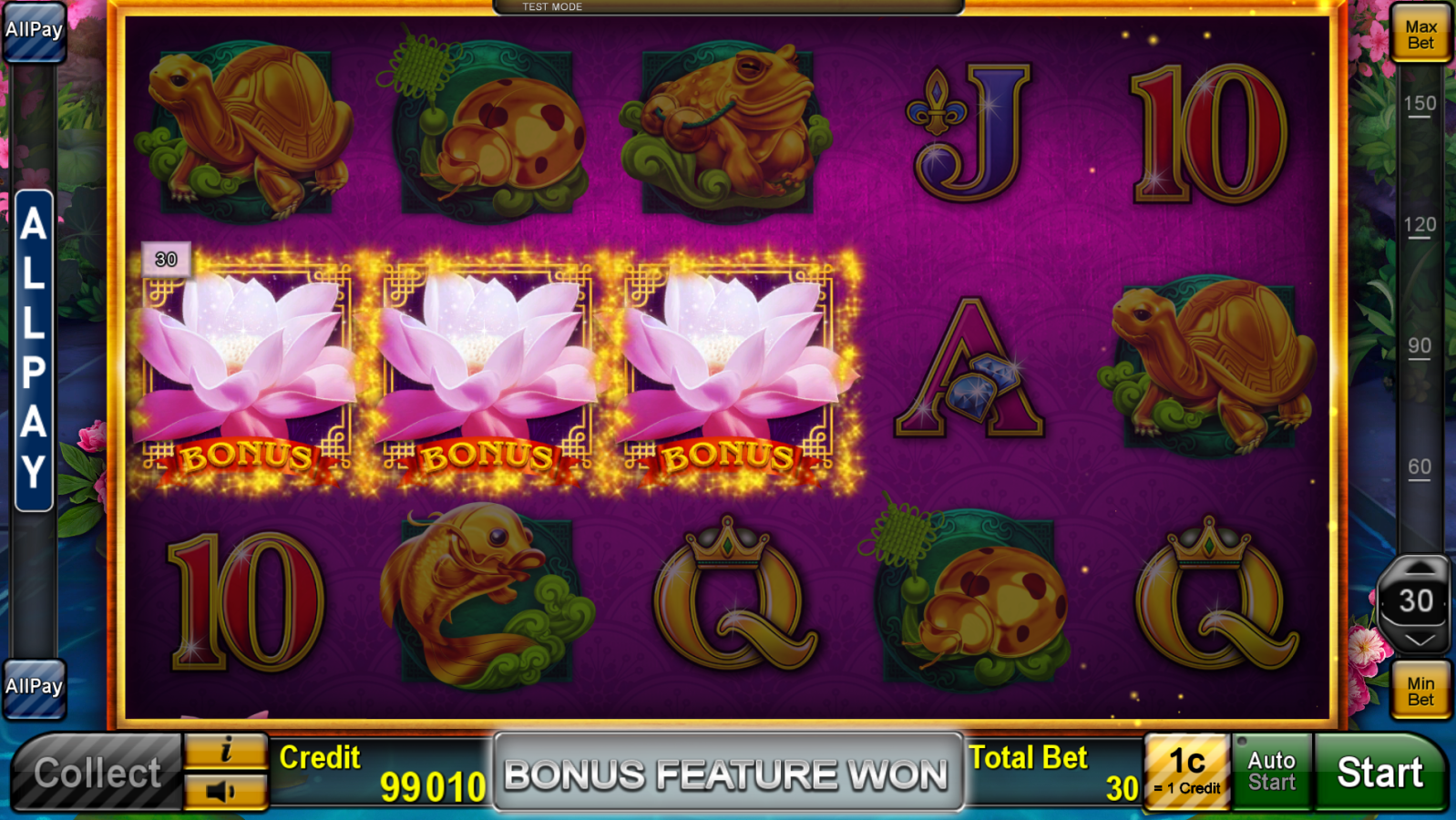
Task: Click the Start spin button
Action: pos(1379,773)
